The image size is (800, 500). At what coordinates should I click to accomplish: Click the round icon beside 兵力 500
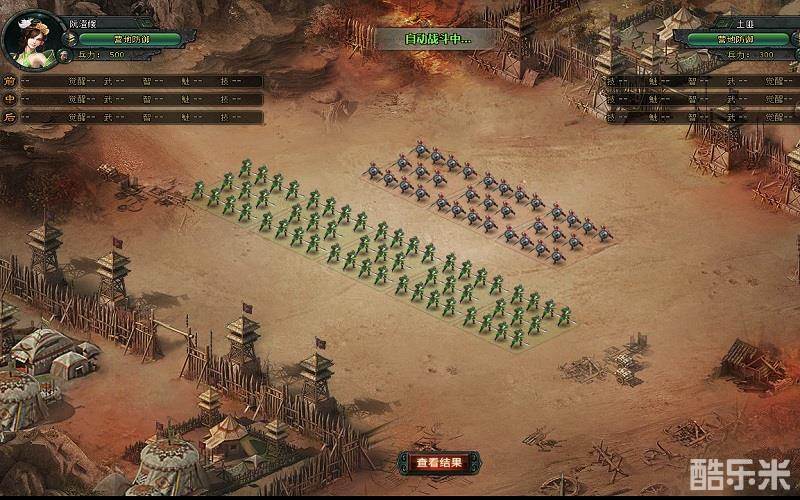pos(63,55)
